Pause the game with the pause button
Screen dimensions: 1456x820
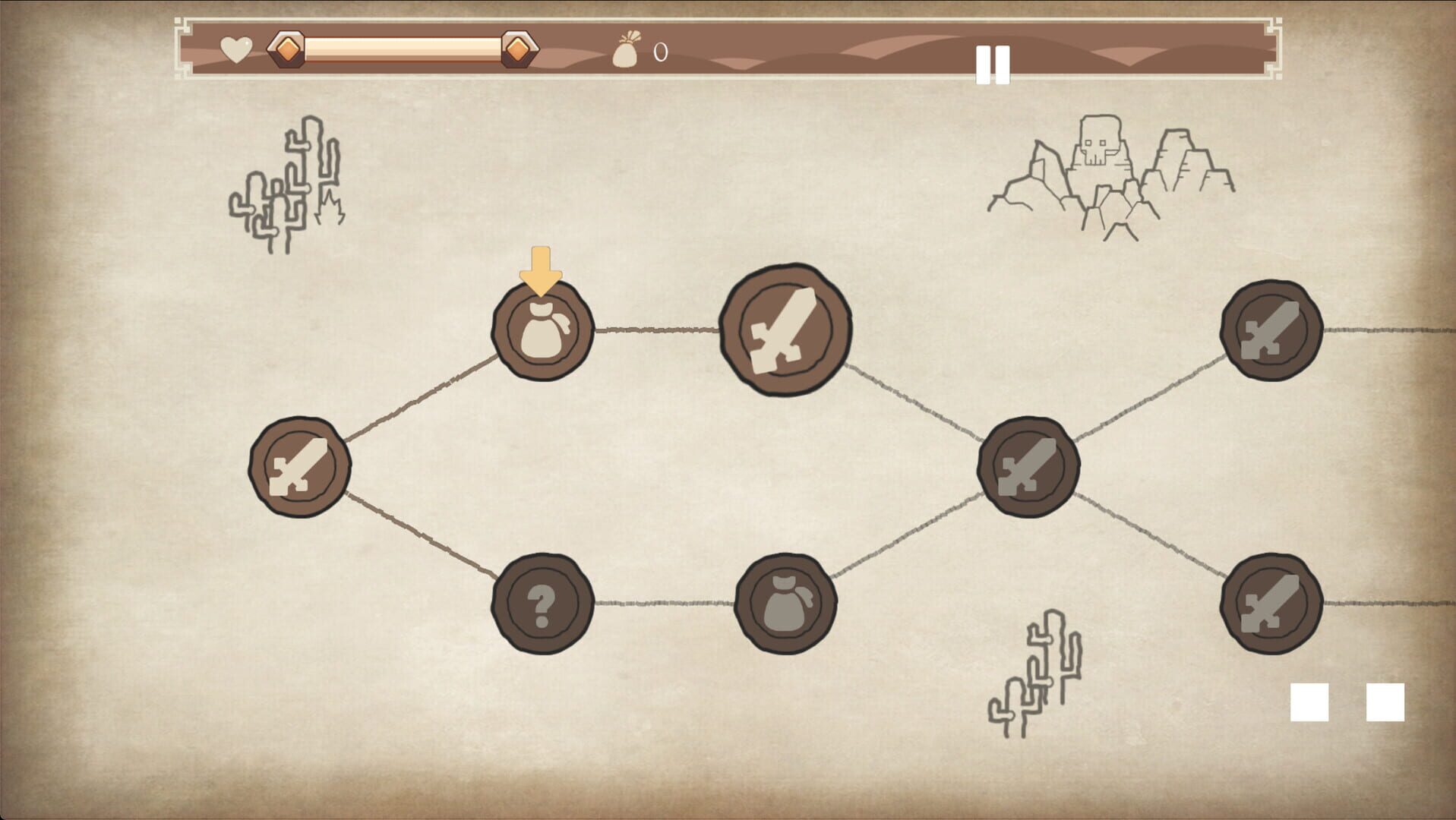pyautogui.click(x=993, y=64)
